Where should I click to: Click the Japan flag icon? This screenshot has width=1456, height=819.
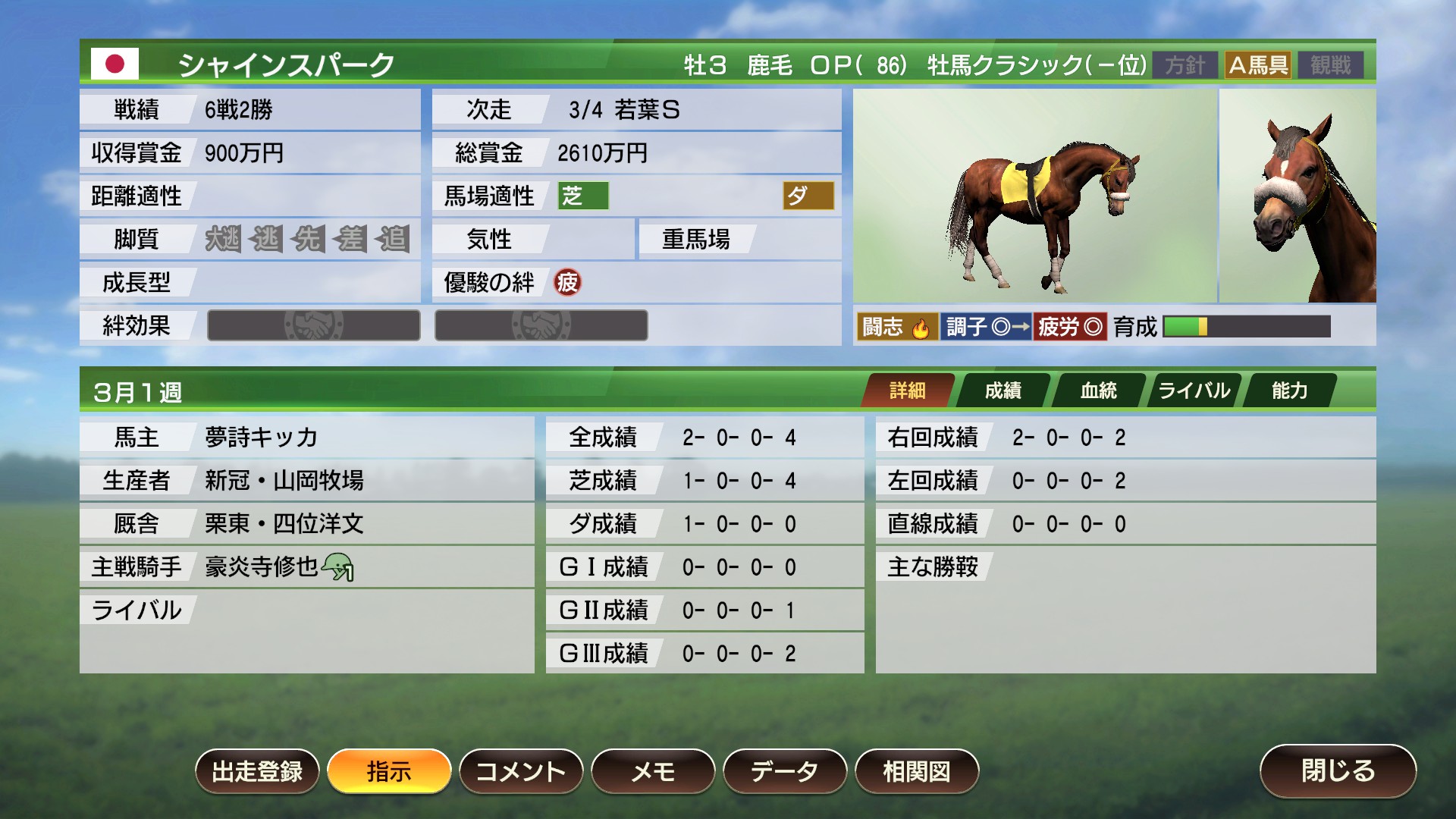pos(116,65)
